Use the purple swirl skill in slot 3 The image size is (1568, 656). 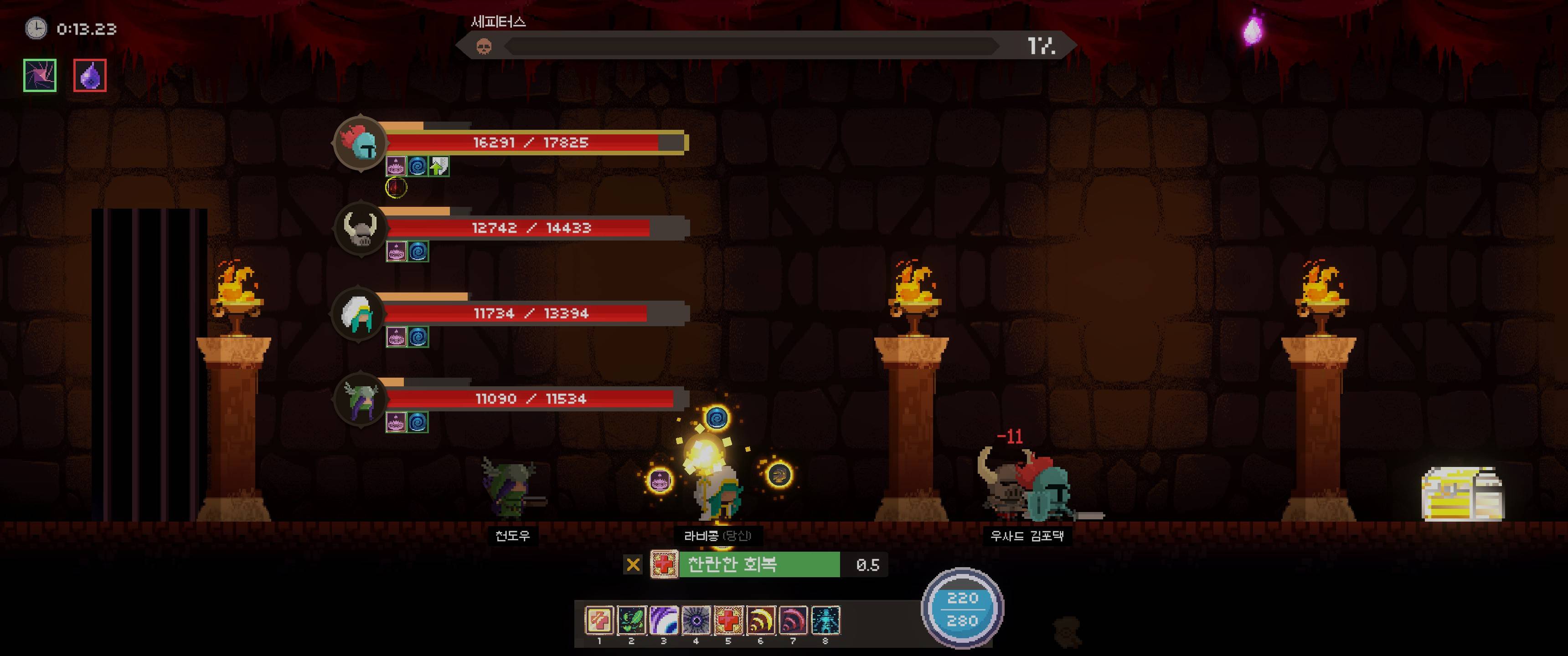tap(664, 620)
